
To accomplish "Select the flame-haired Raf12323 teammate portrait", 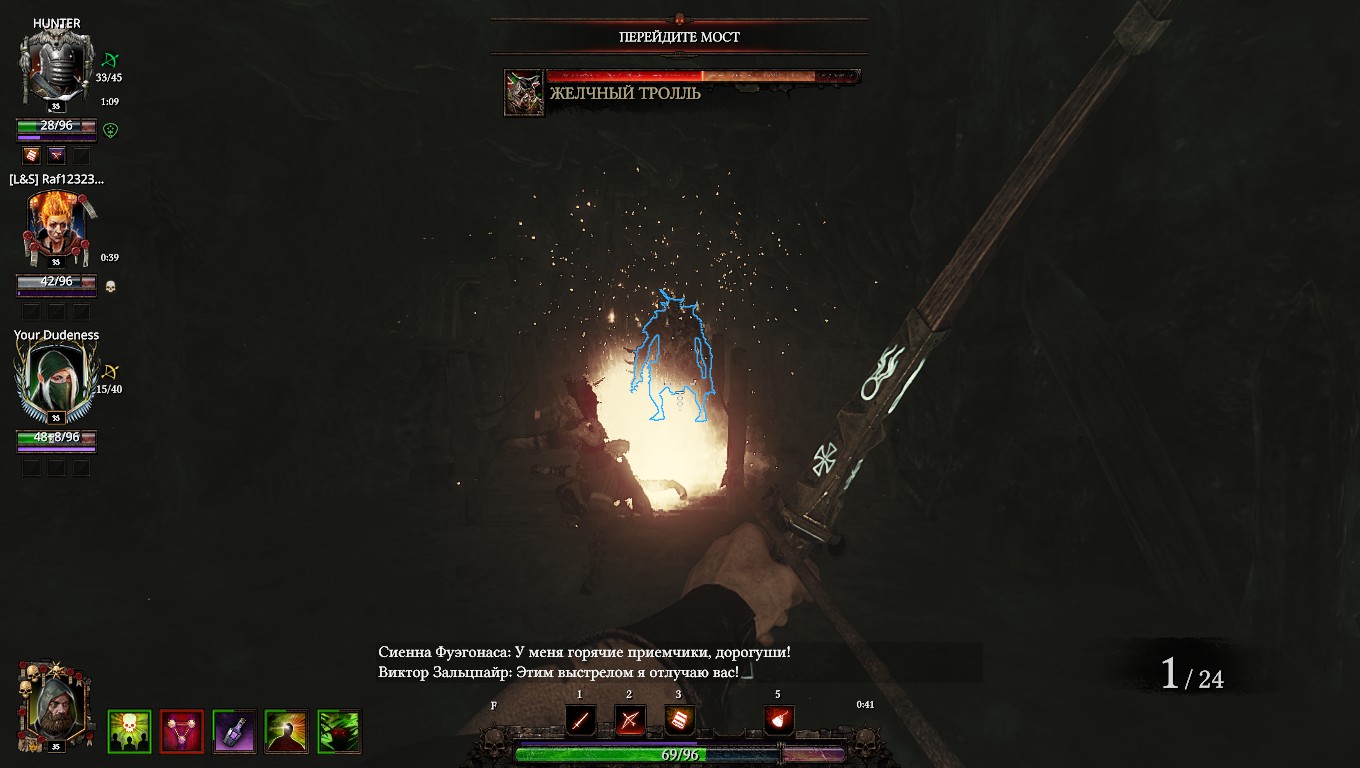I will point(56,225).
